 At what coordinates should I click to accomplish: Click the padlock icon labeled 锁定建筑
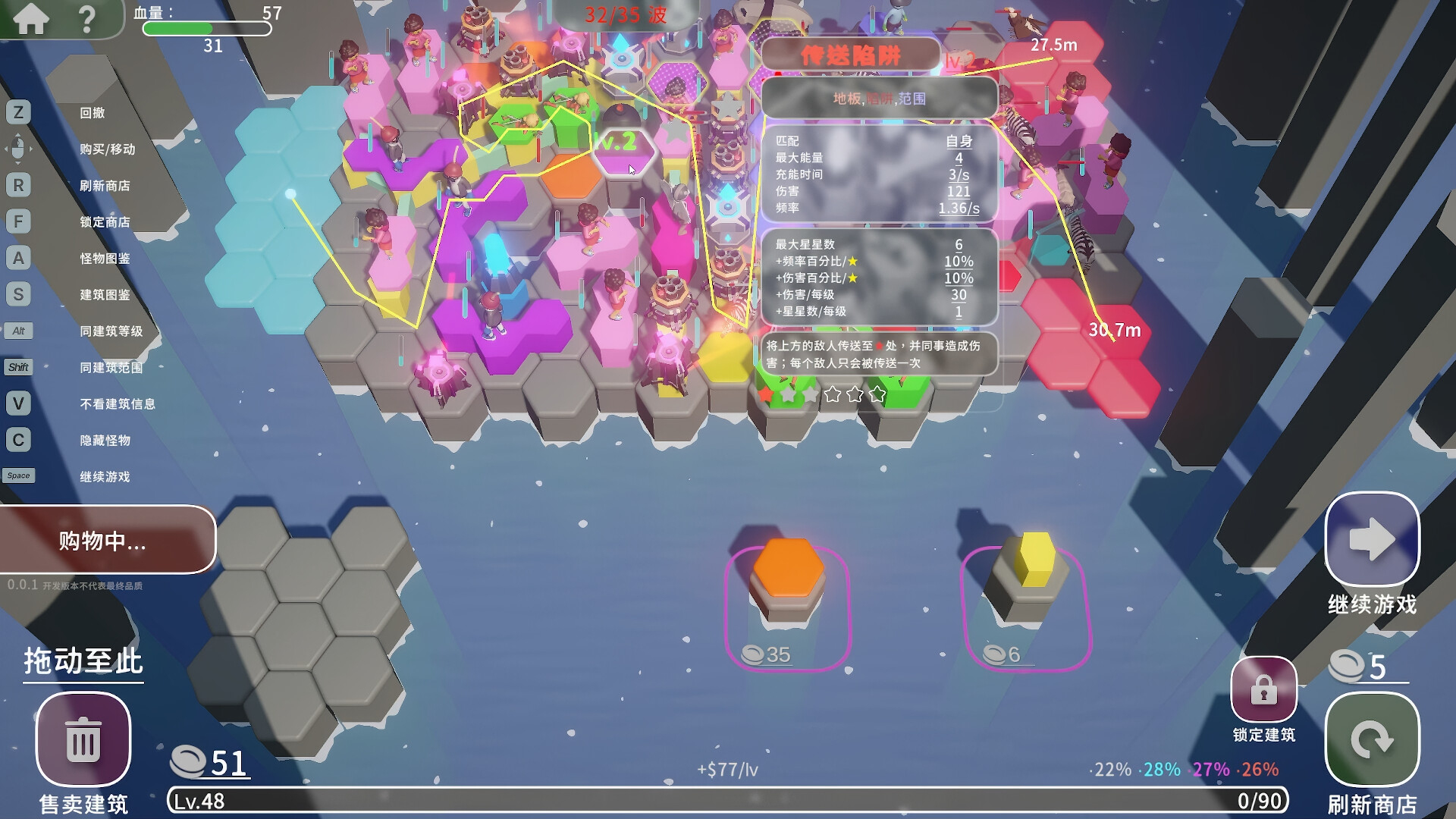(1263, 691)
